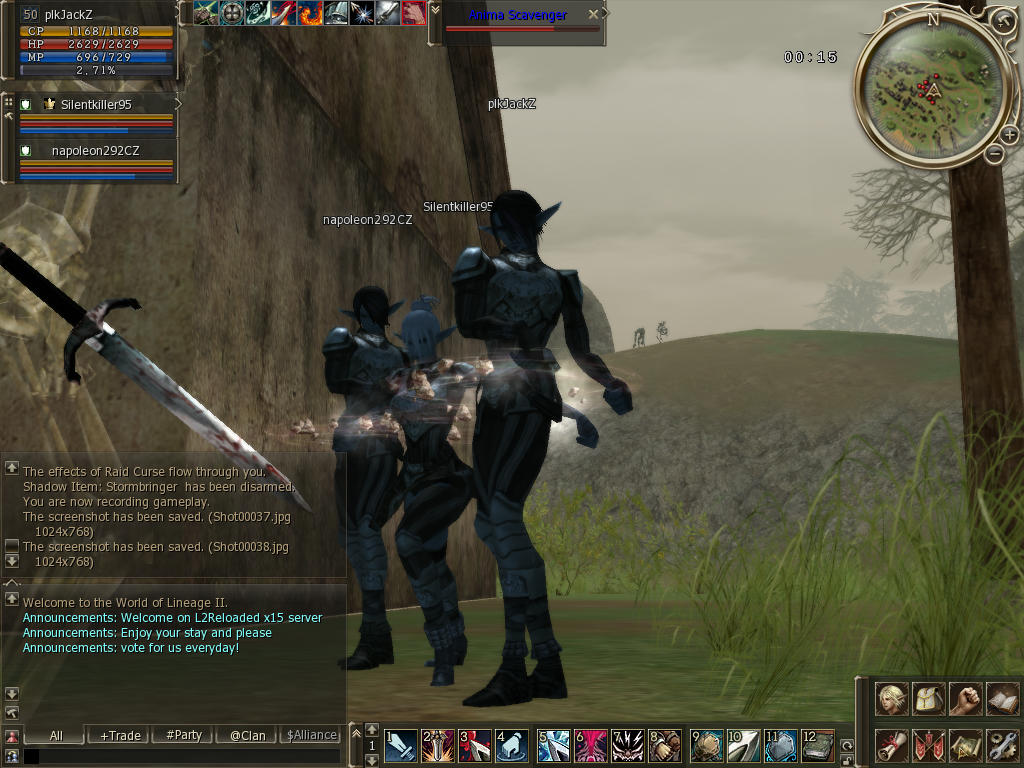The width and height of the screenshot is (1024, 768).
Task: Open the system settings wrench and gear icon
Action: pos(1002,745)
